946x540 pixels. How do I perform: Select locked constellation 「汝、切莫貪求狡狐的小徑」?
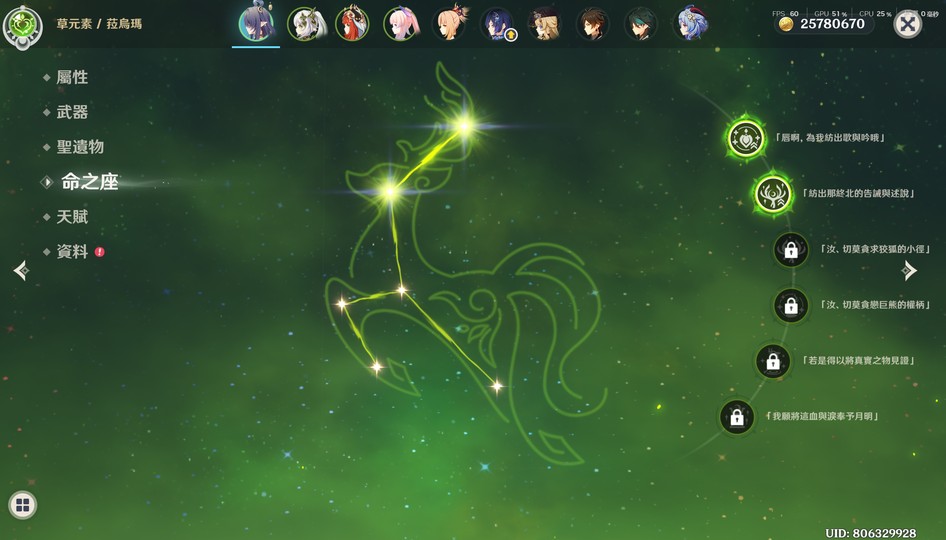[791, 249]
